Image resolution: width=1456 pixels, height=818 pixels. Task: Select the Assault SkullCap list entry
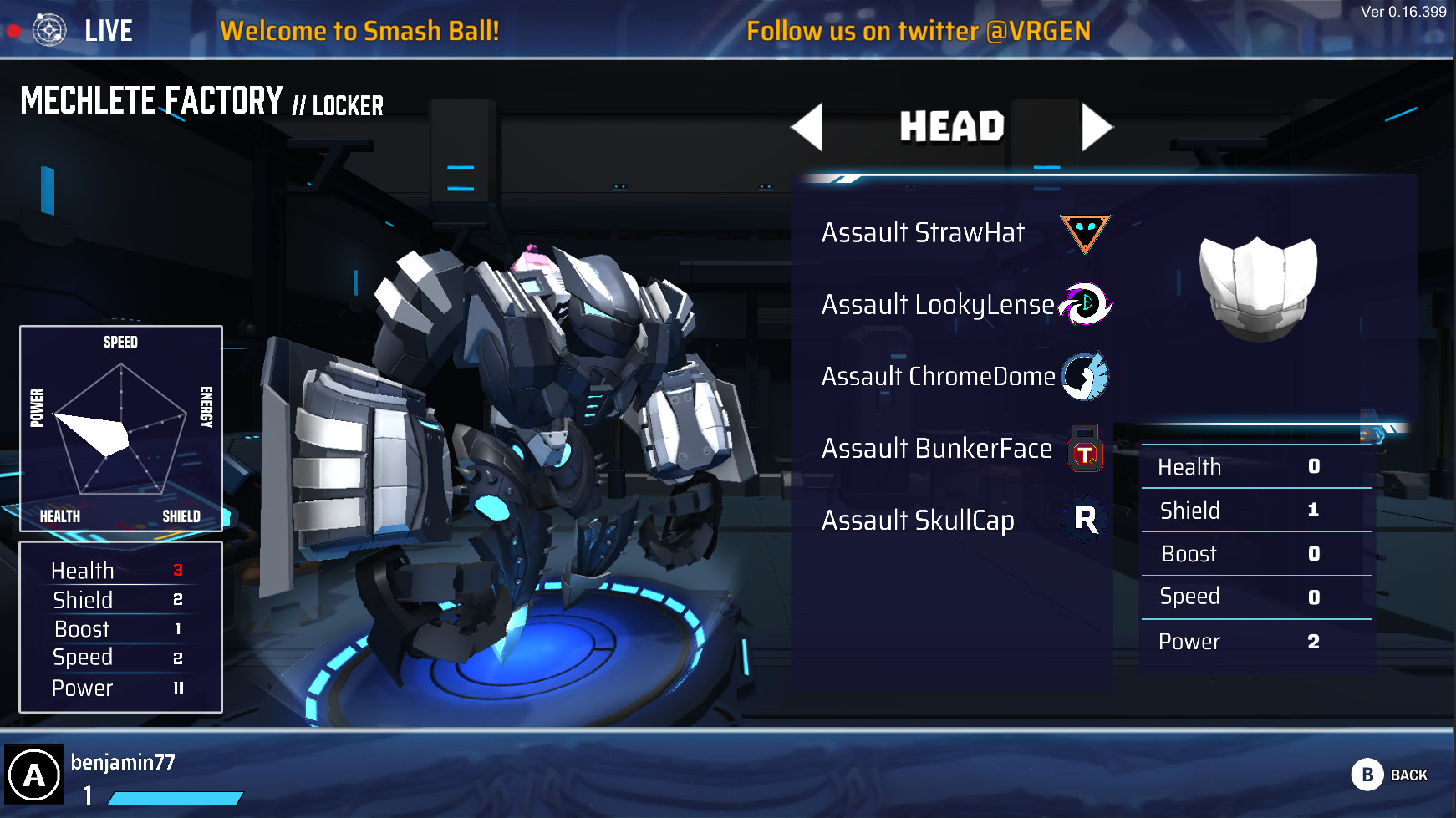click(x=917, y=520)
